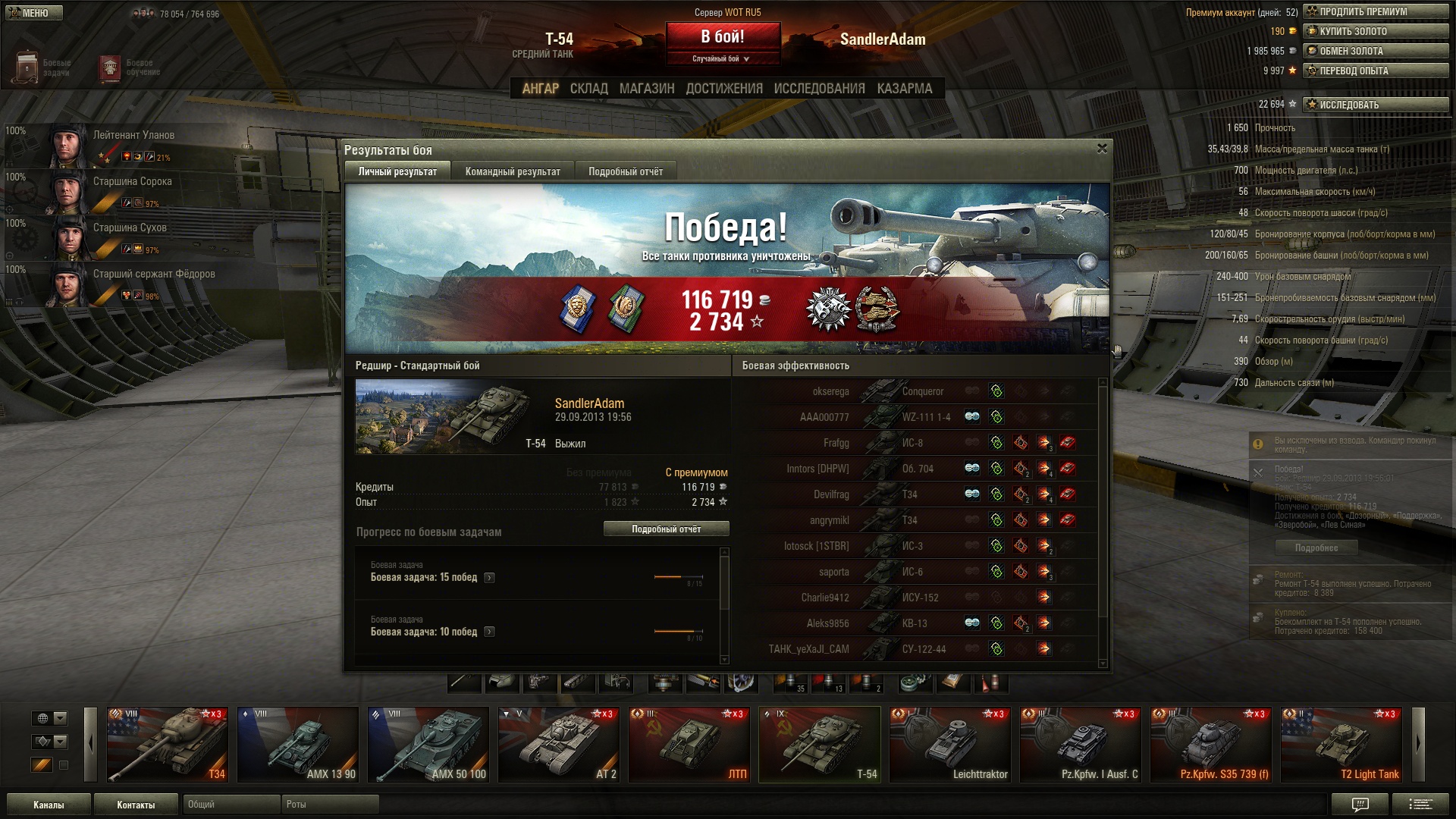Open the ОБМЕН ЗОЛОТА option

point(1375,51)
